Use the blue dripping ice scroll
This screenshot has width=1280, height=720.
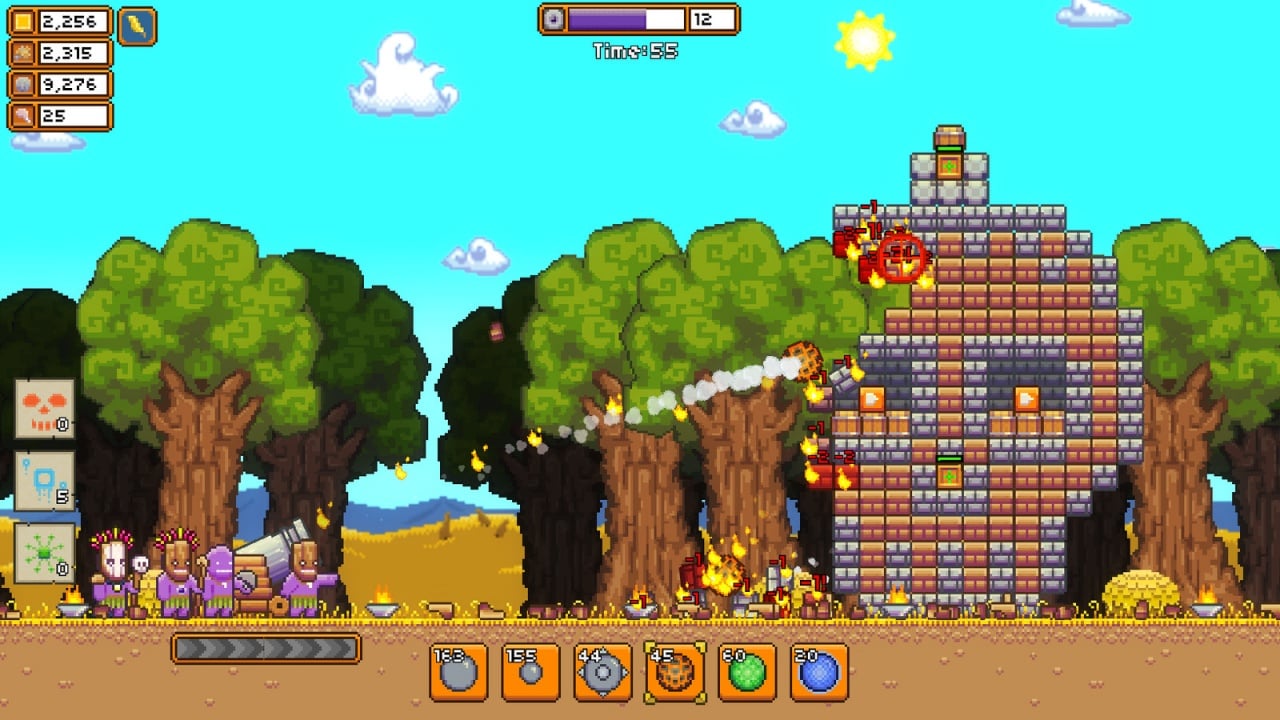point(45,481)
